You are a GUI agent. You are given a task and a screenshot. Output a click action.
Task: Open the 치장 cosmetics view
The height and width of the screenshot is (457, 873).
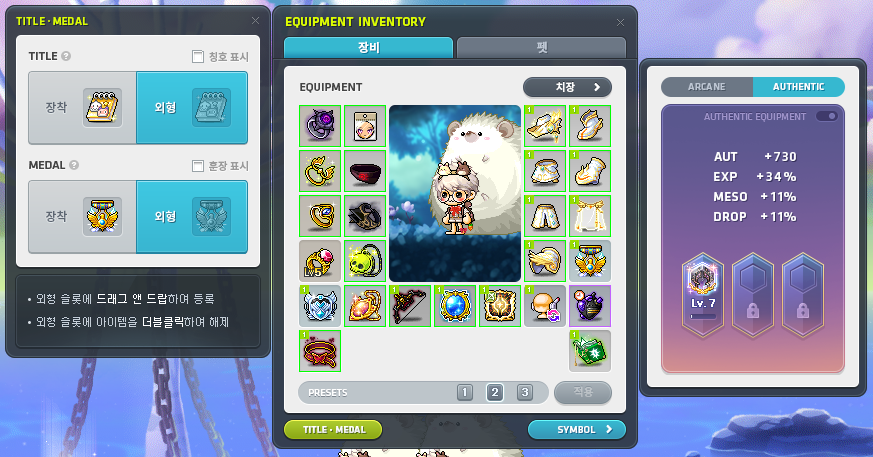click(x=567, y=87)
